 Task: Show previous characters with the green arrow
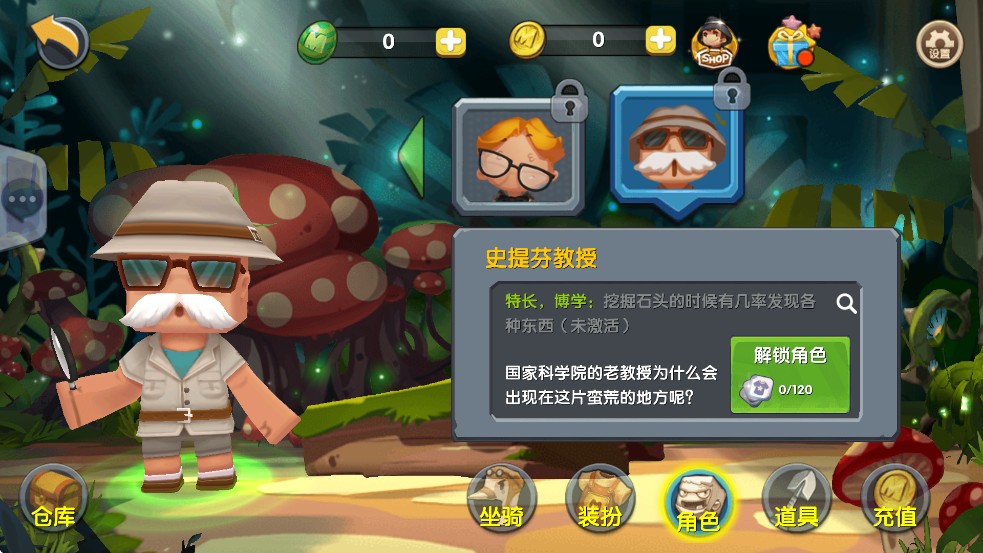click(411, 153)
